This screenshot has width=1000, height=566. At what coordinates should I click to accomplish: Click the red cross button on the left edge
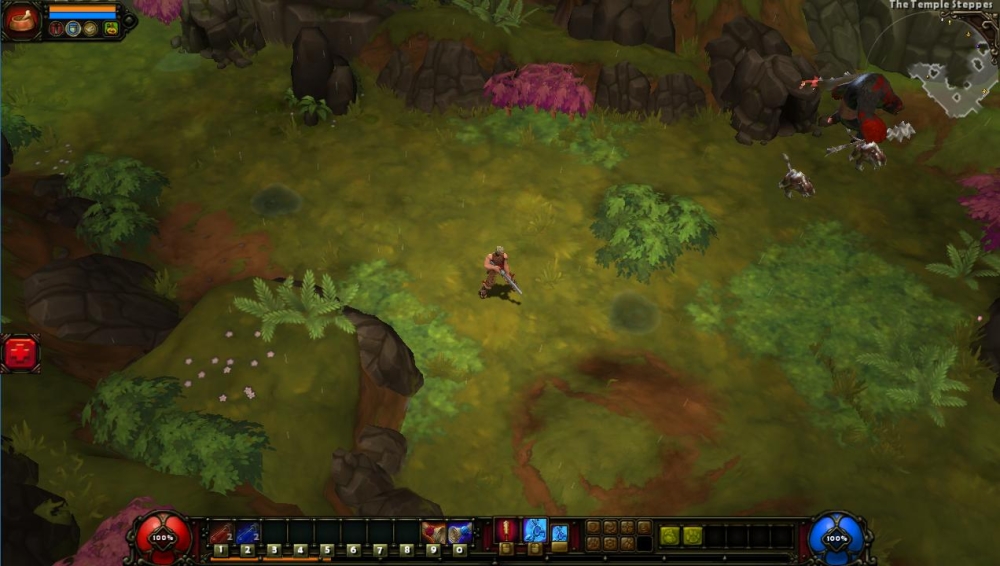[x=19, y=353]
